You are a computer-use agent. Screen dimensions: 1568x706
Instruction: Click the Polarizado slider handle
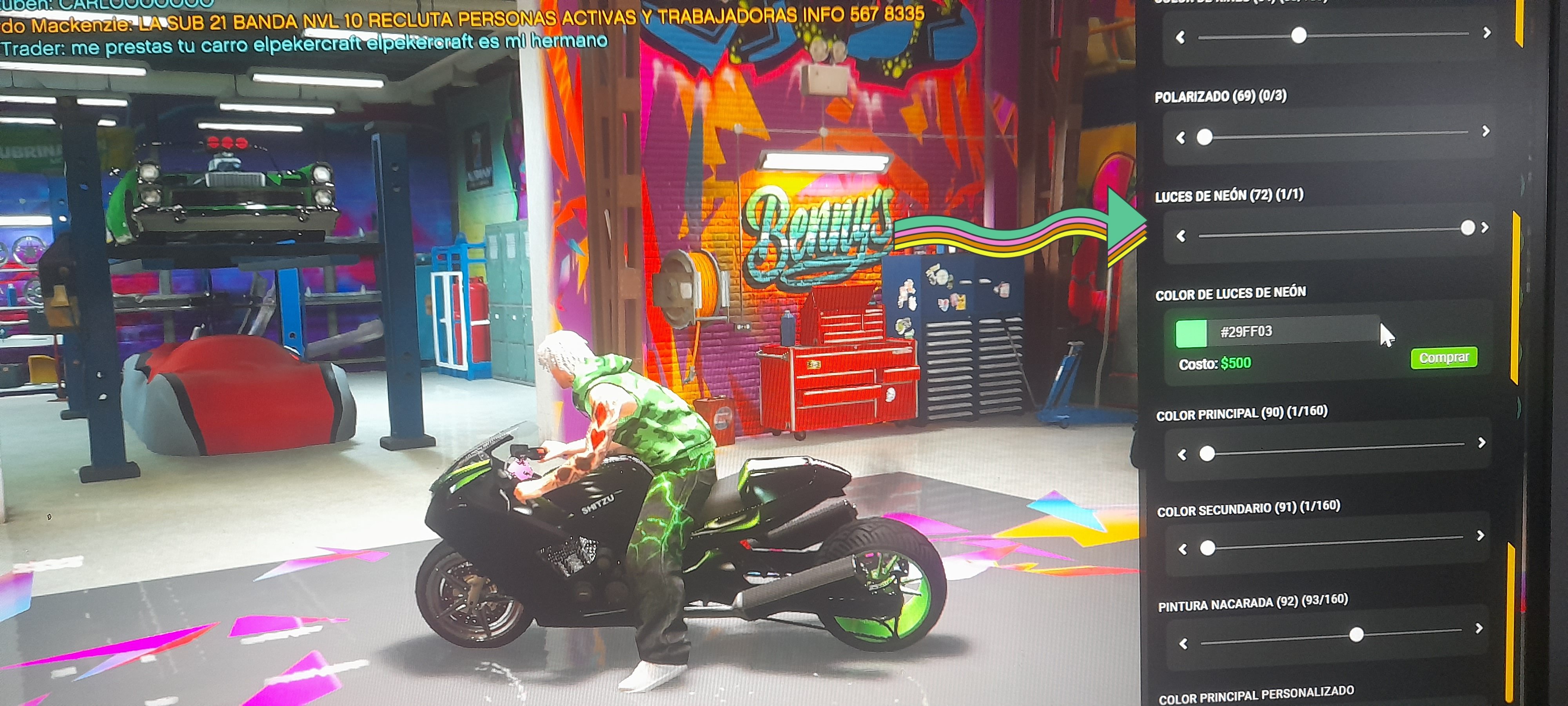(1204, 137)
